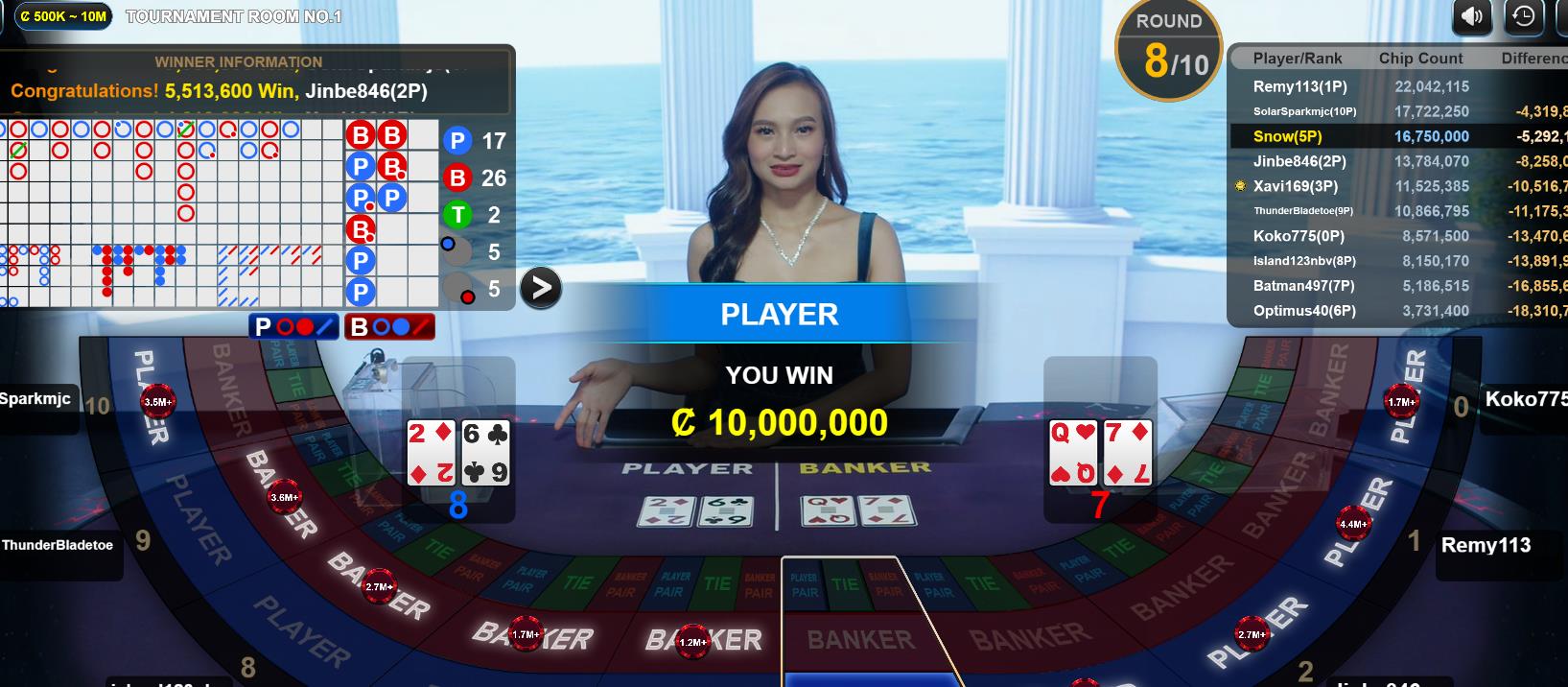Show the Player next-round prediction button
1568x687 pixels.
click(293, 327)
